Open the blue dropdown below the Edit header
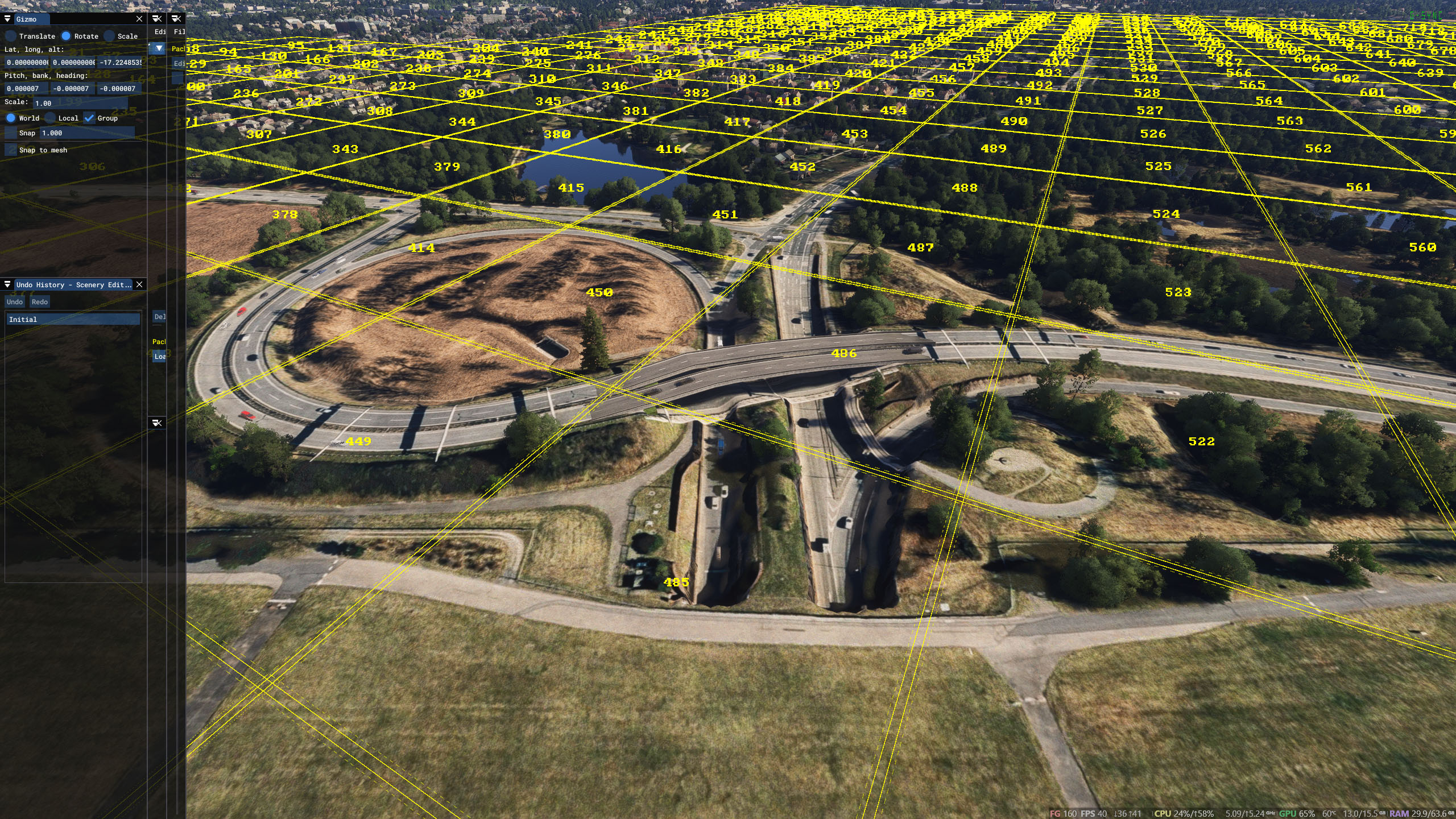The height and width of the screenshot is (819, 1456). (158, 48)
